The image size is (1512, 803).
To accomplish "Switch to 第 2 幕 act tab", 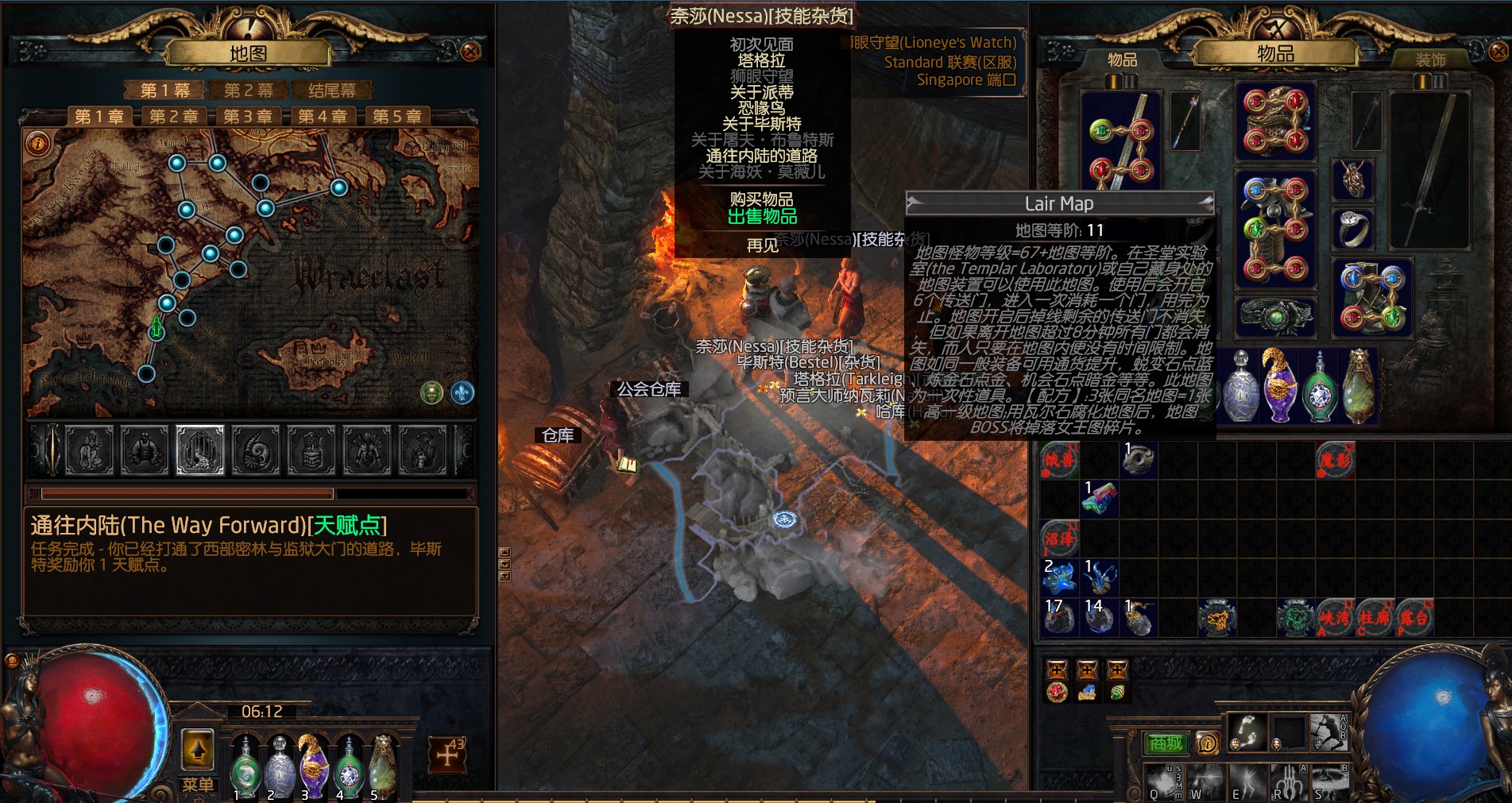I will click(248, 91).
